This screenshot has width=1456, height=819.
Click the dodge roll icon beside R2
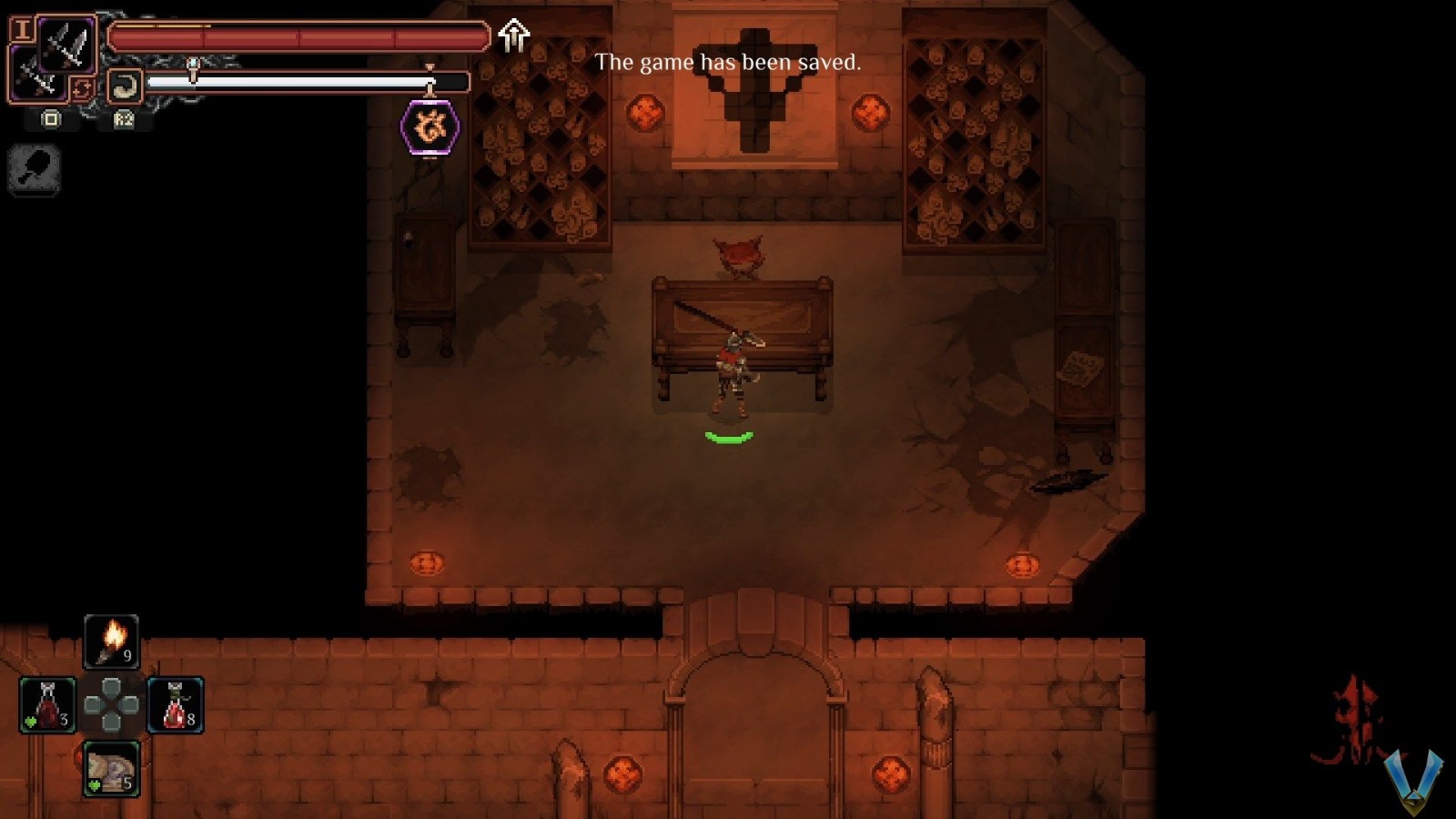[124, 82]
